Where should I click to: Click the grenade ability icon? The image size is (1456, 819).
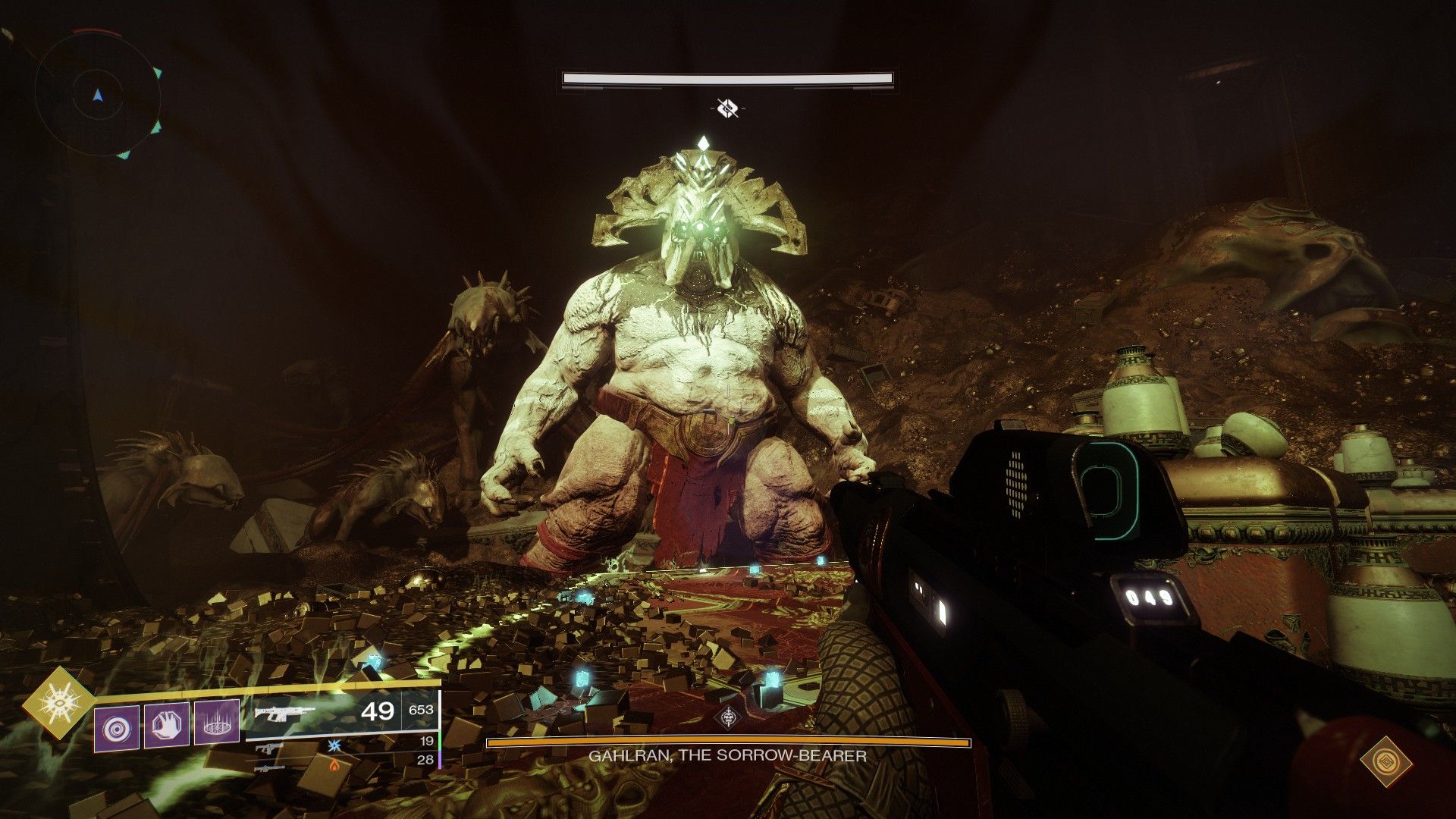[116, 726]
